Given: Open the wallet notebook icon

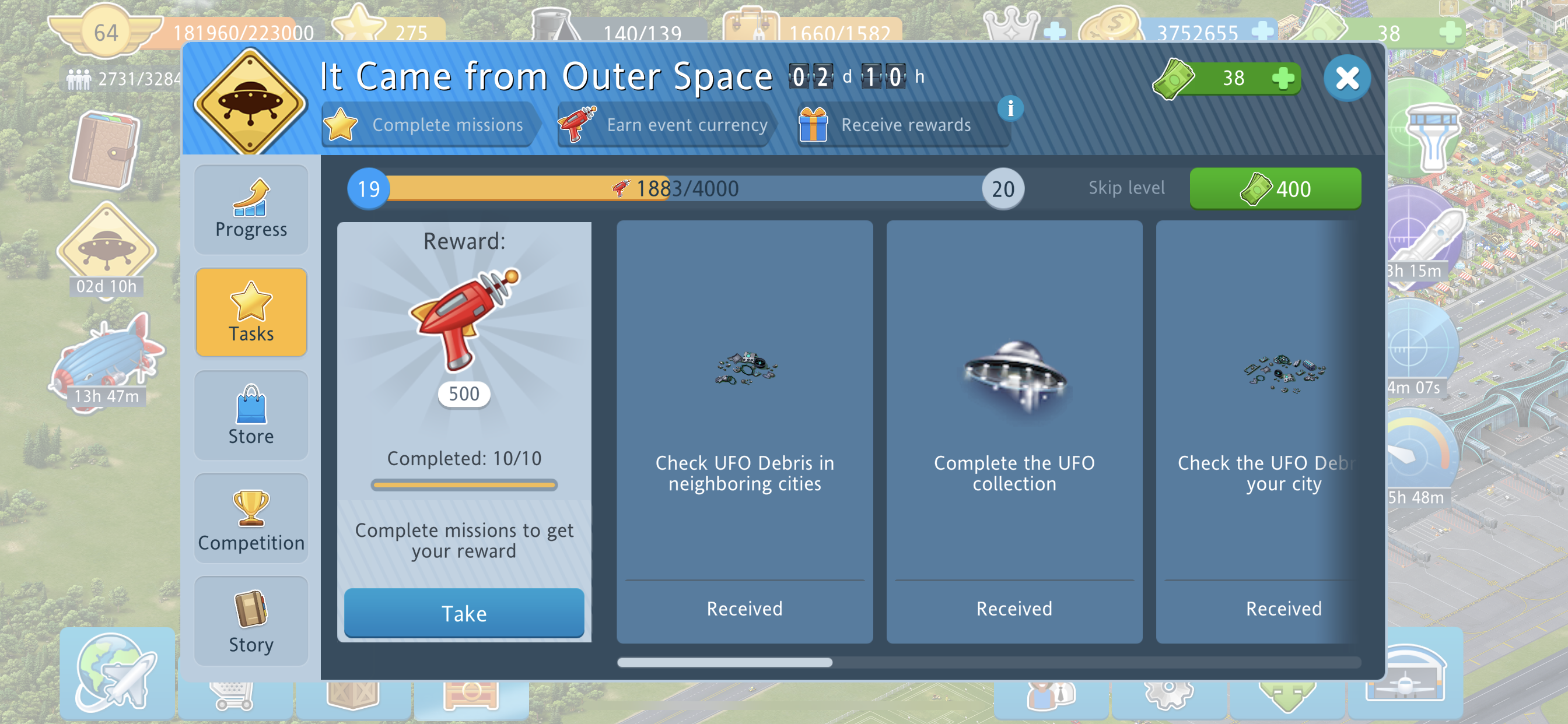Looking at the screenshot, I should (x=104, y=150).
